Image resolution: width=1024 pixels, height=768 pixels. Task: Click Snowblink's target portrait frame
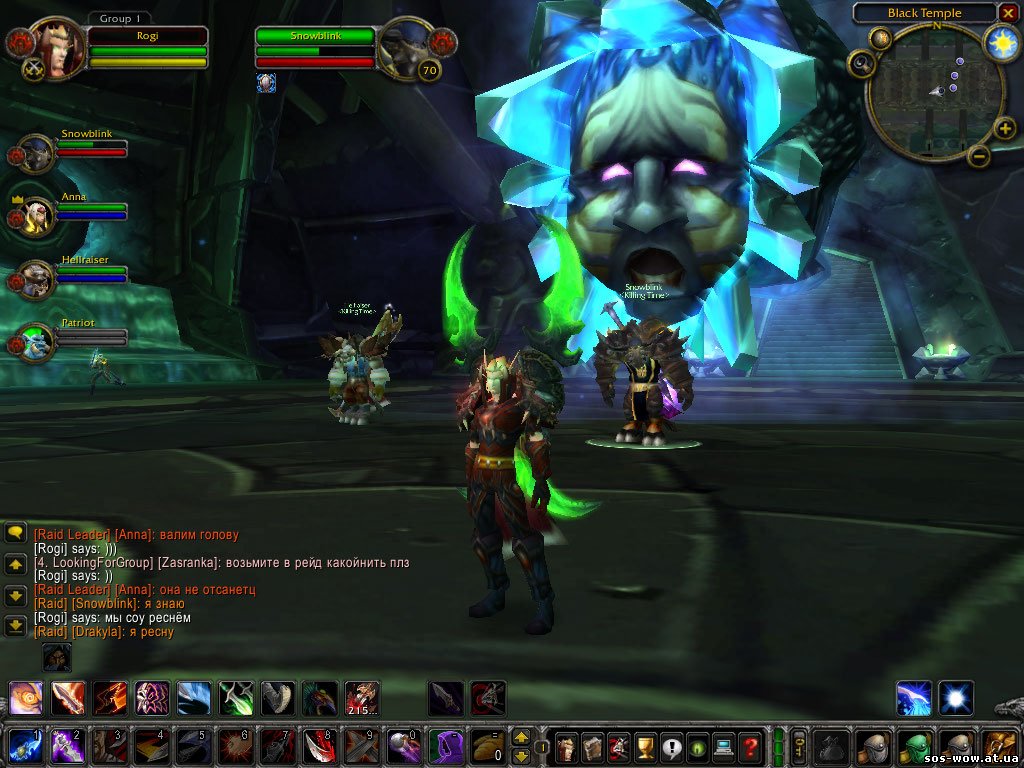(x=405, y=47)
